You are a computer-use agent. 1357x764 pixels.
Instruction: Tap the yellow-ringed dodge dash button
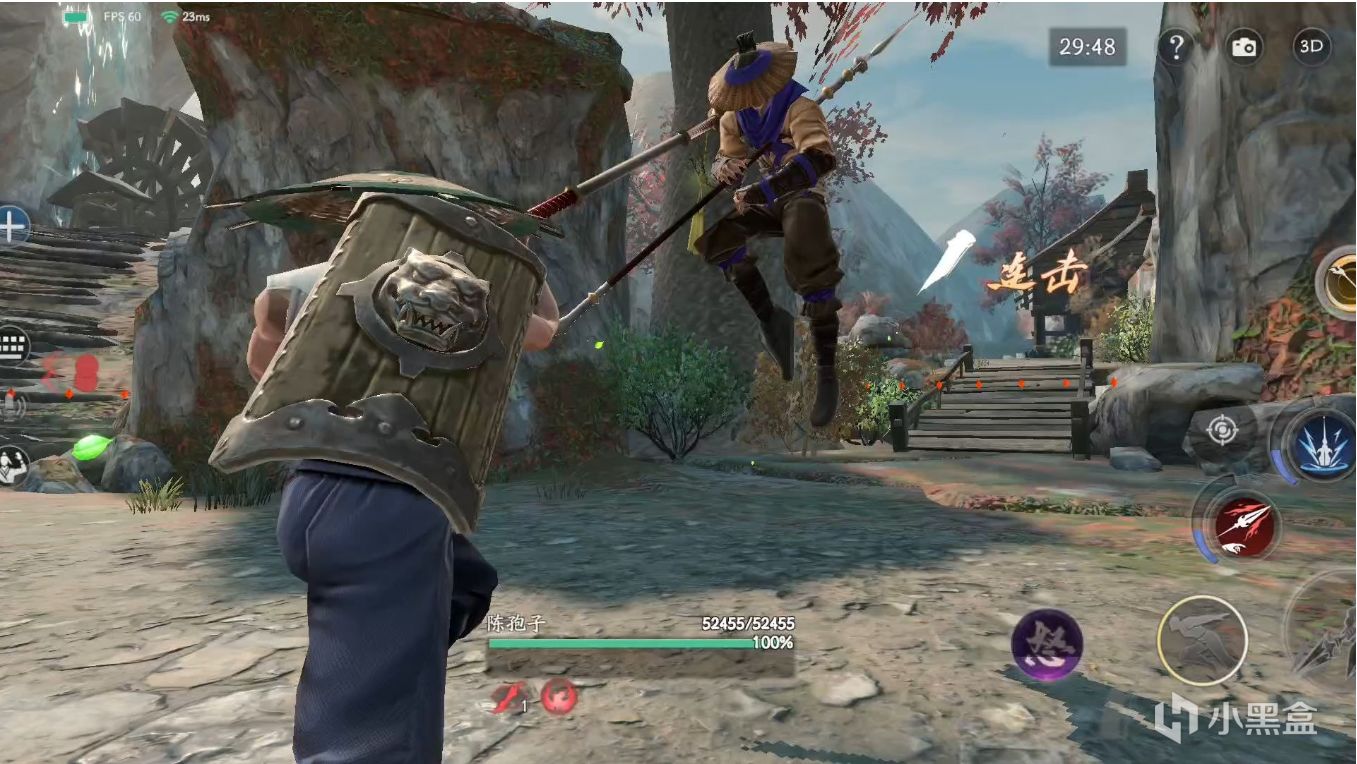[x=1202, y=639]
